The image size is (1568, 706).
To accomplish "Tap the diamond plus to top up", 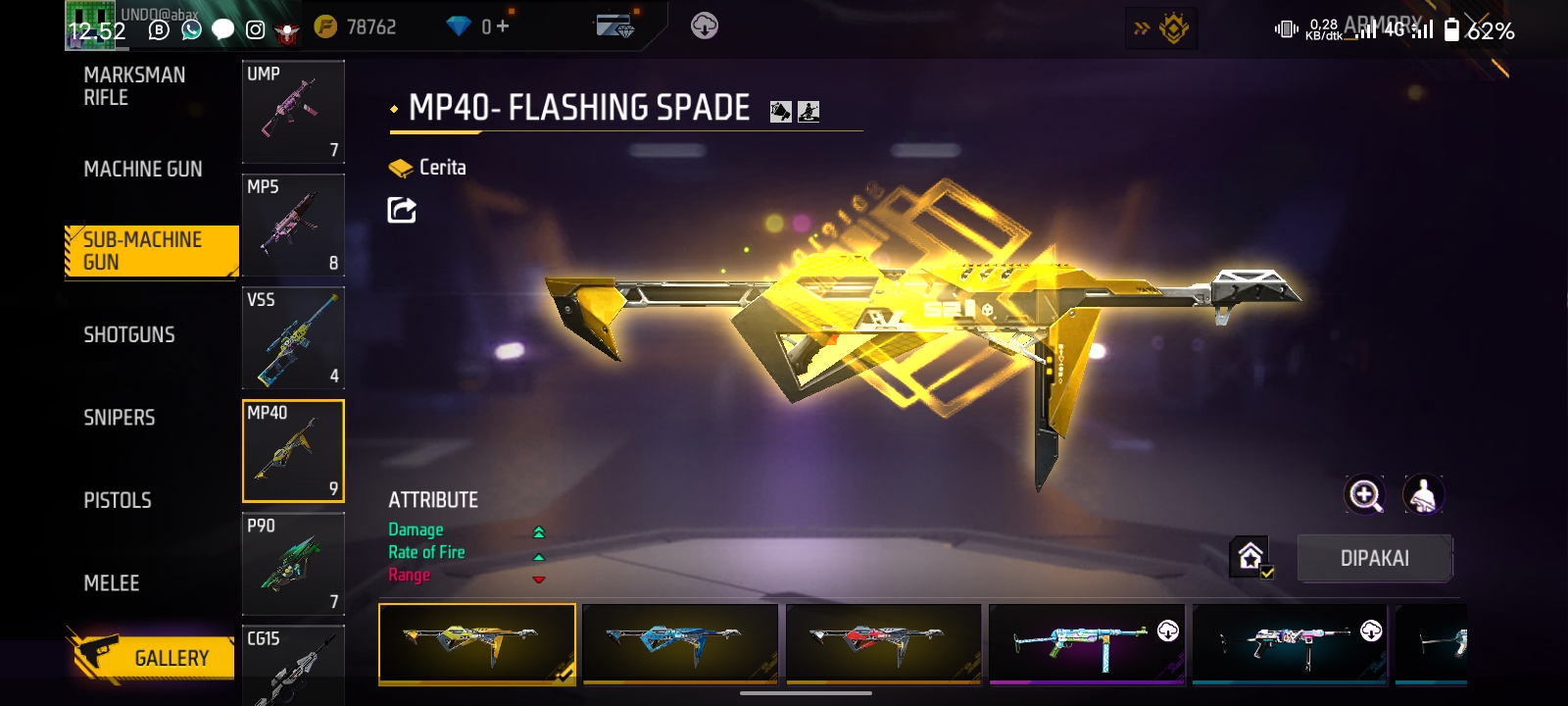I will [x=501, y=27].
